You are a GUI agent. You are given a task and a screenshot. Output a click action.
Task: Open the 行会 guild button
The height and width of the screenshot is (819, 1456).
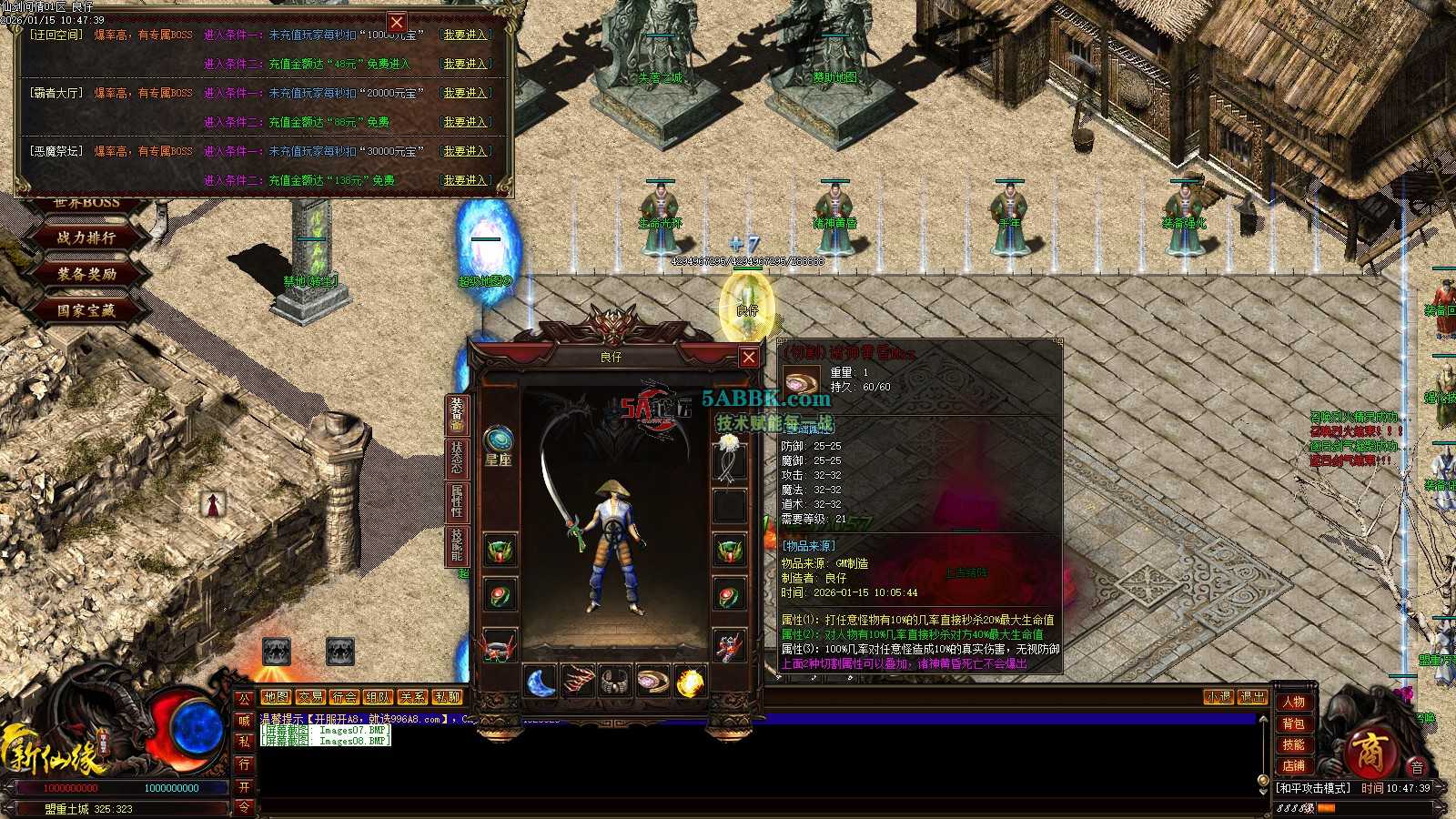click(344, 697)
